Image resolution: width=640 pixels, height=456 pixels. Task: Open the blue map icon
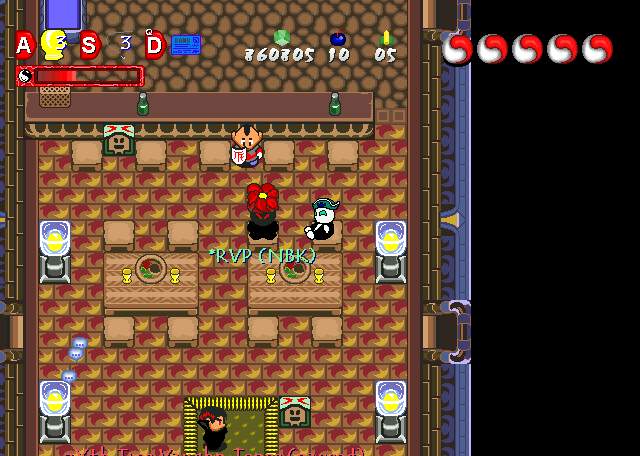coord(186,45)
